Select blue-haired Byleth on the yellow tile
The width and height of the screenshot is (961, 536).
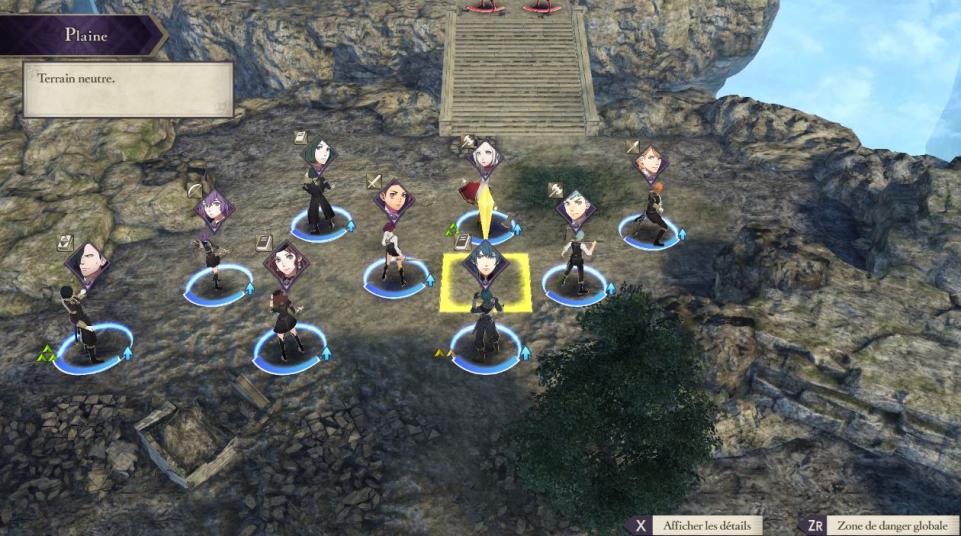pyautogui.click(x=486, y=265)
